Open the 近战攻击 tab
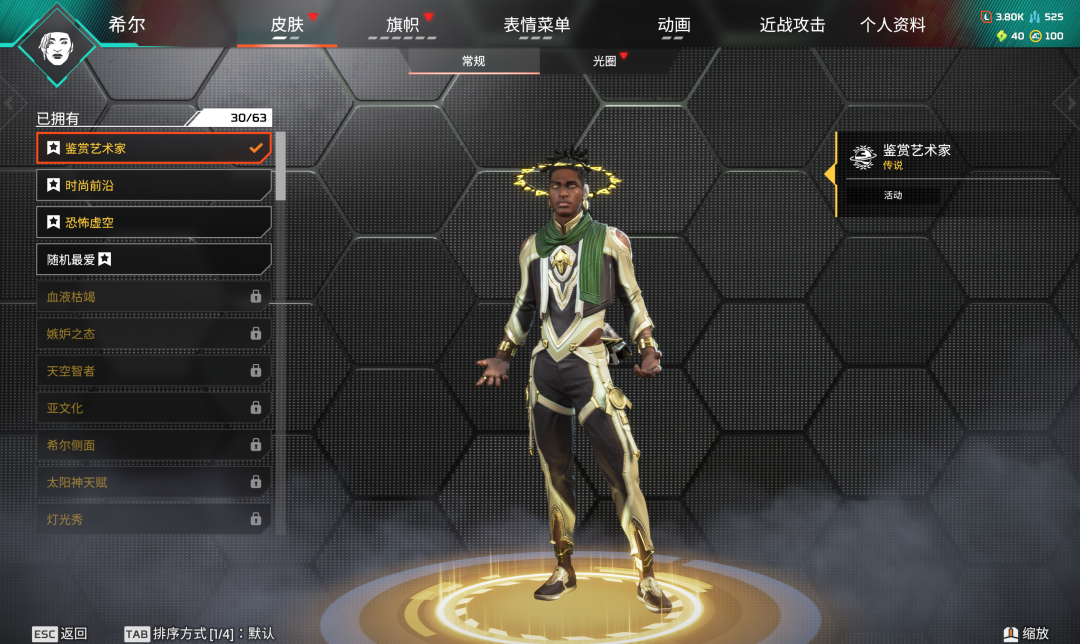The width and height of the screenshot is (1080, 644). tap(792, 25)
